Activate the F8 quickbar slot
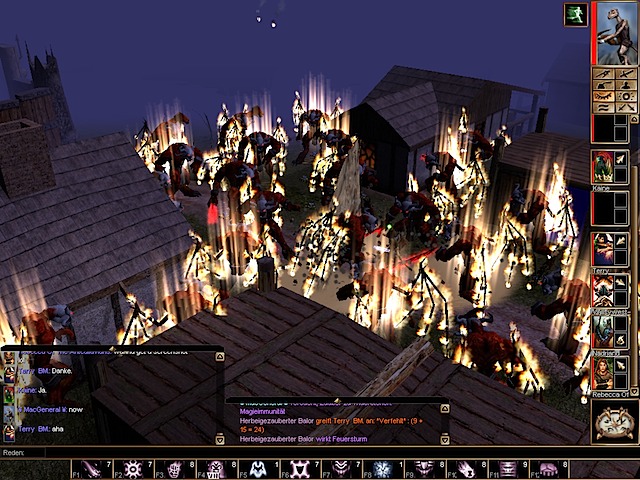Screen dimensions: 640x480 381,468
